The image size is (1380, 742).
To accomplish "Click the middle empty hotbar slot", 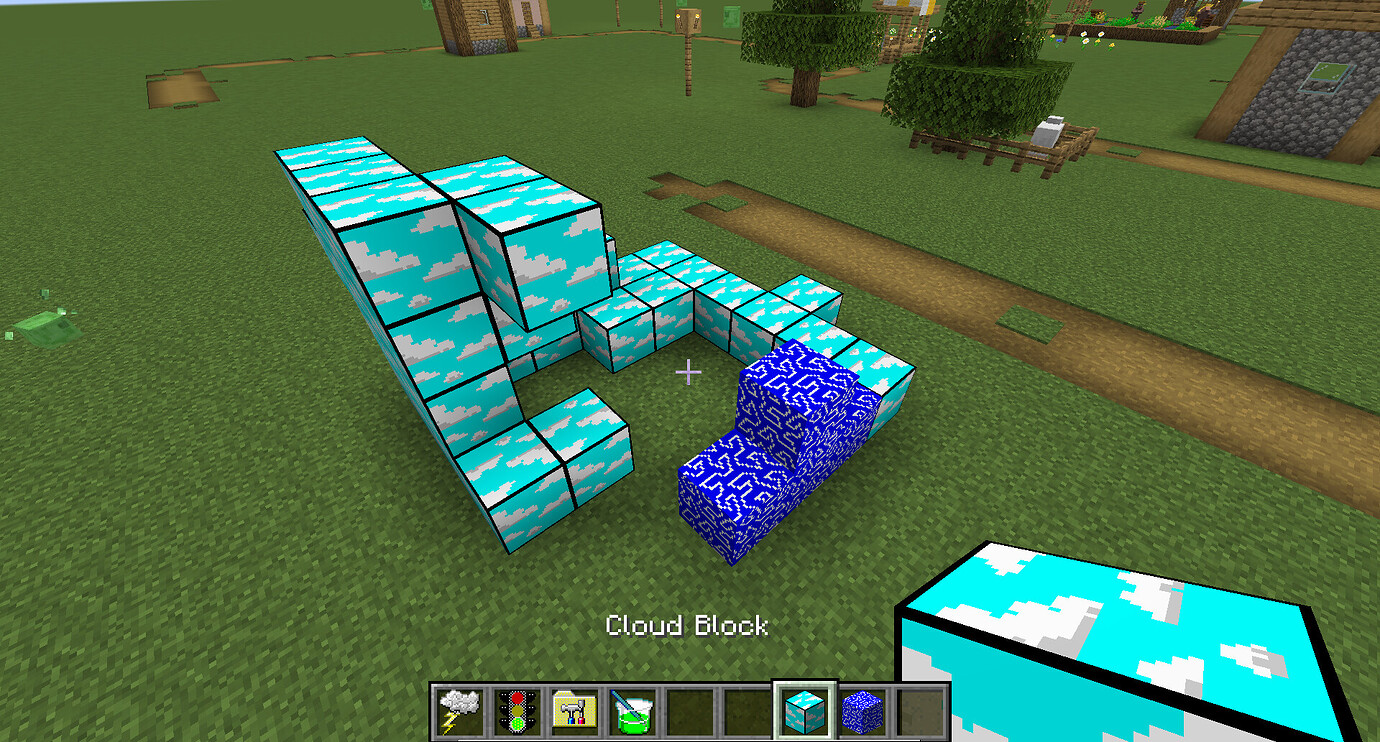I will (x=688, y=710).
